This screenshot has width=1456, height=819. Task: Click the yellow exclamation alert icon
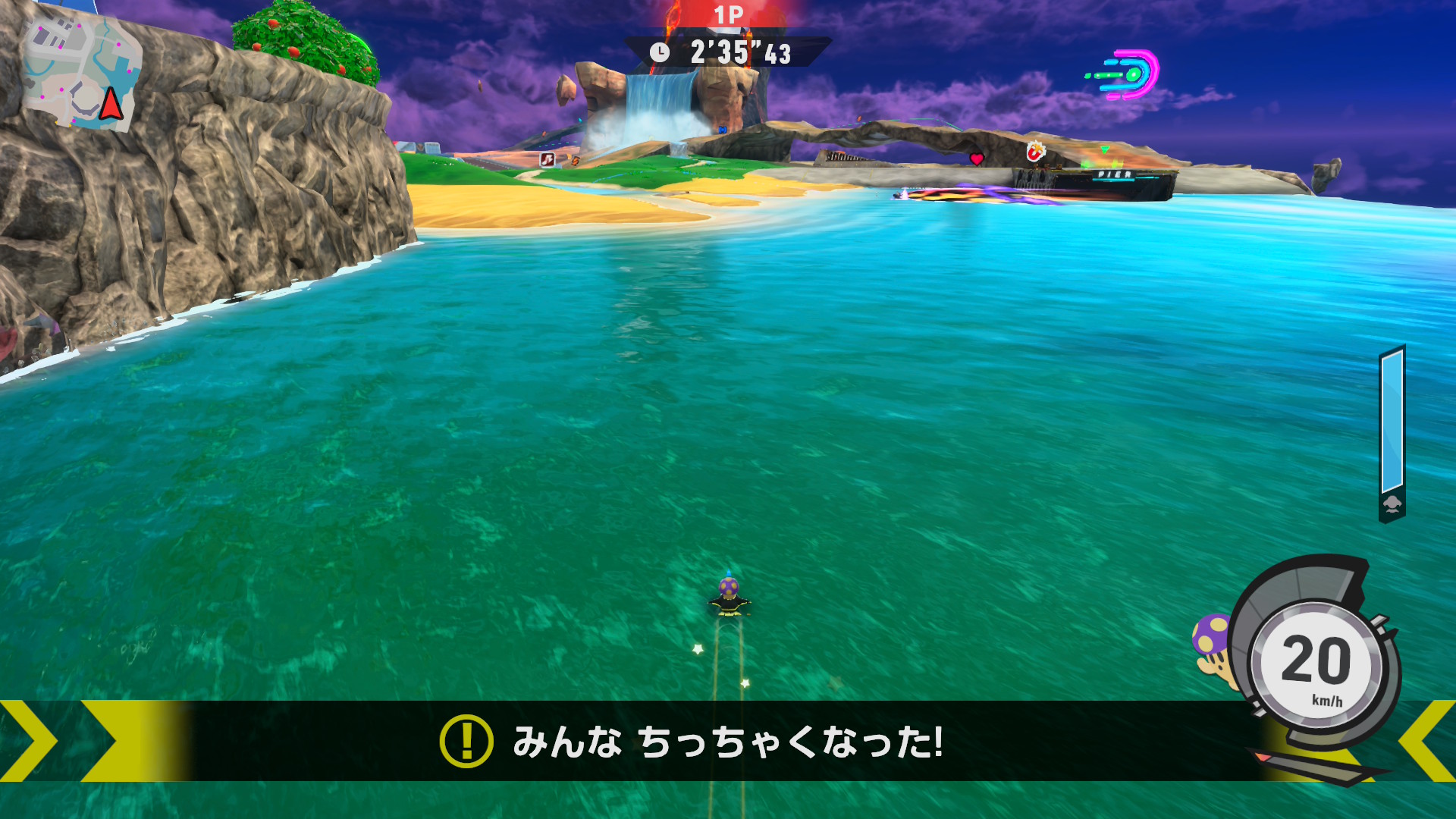pyautogui.click(x=466, y=741)
